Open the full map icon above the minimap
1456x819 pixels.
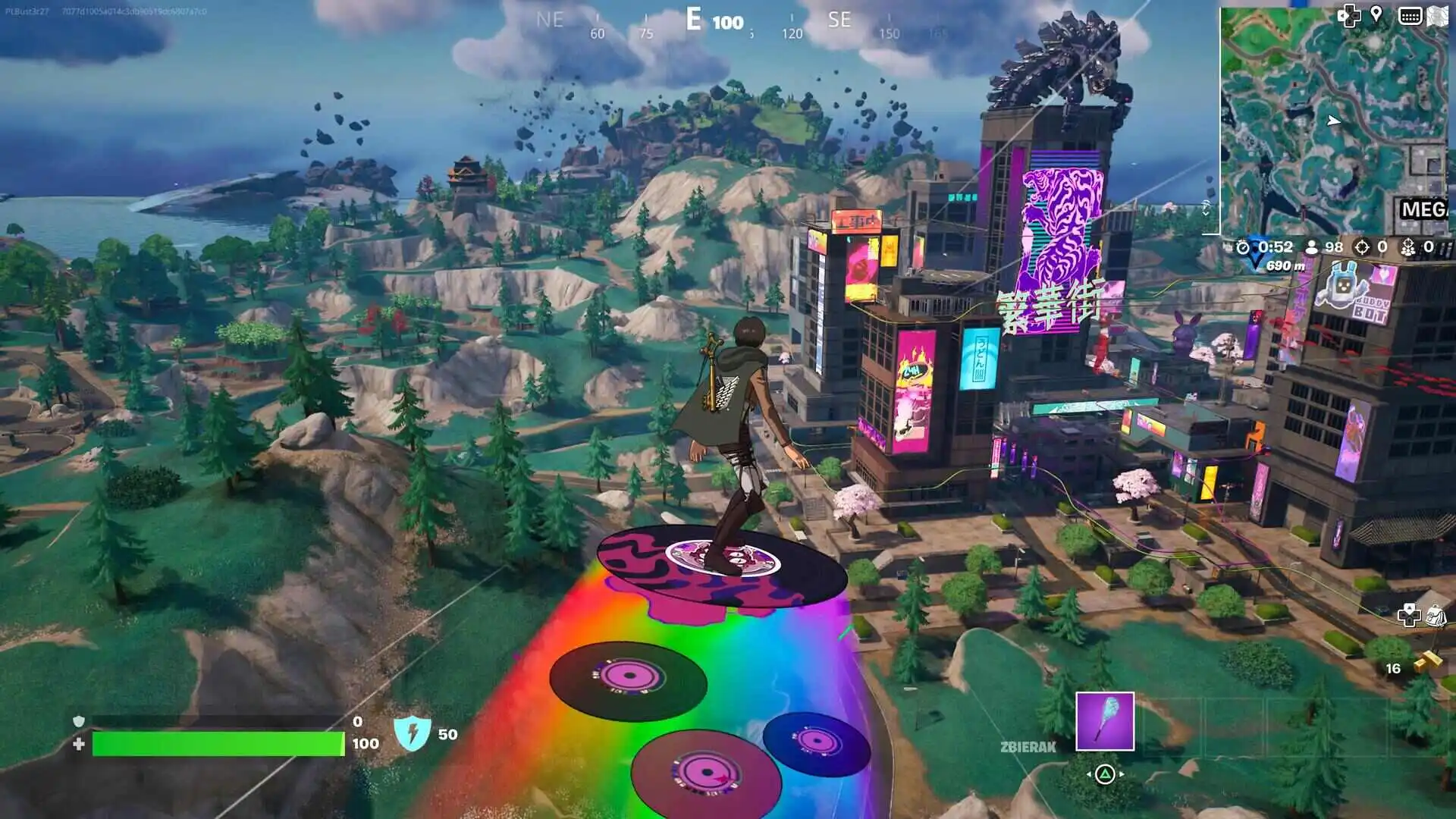(1438, 15)
